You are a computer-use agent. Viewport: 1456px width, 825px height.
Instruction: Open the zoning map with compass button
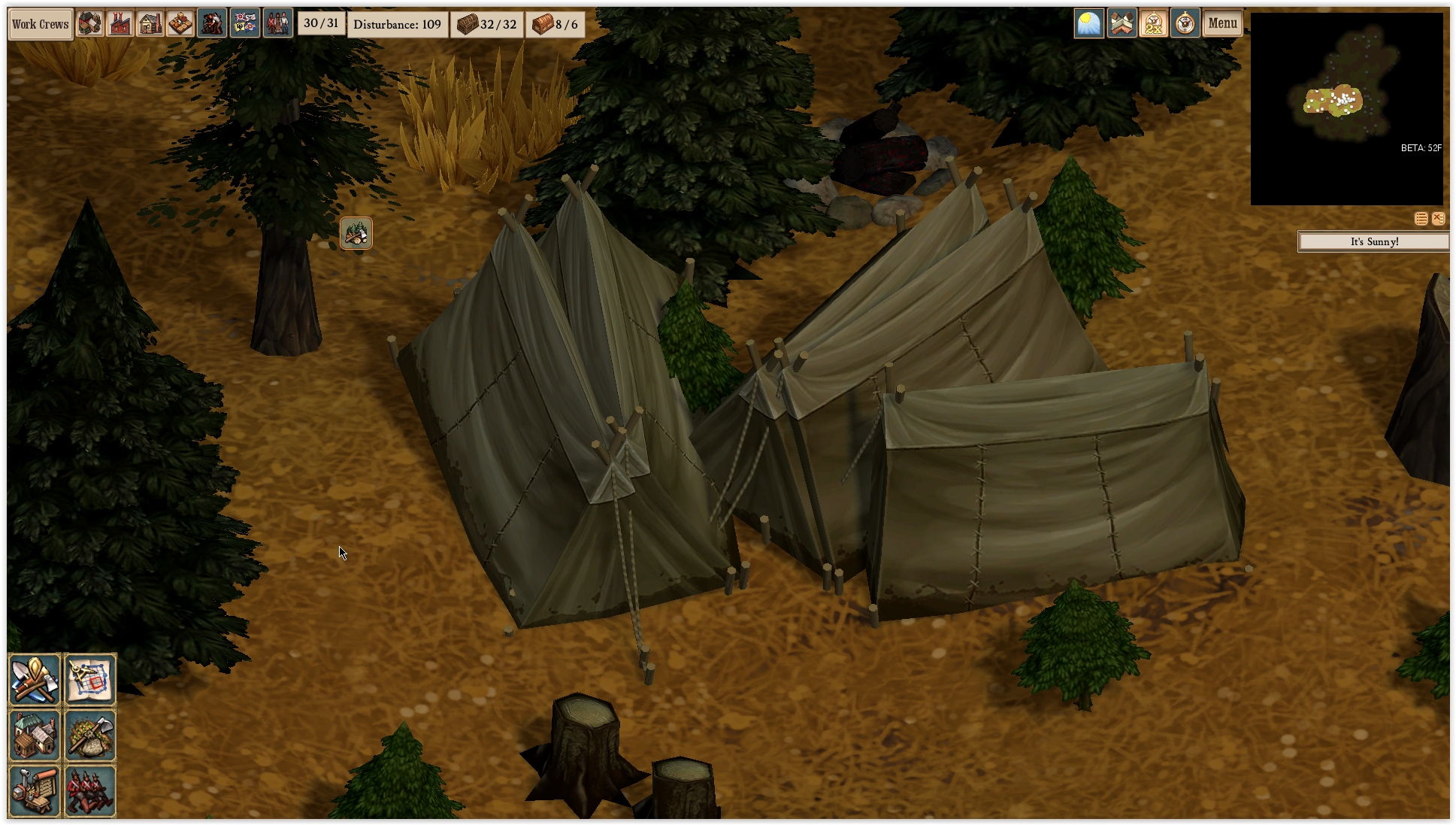pyautogui.click(x=90, y=679)
